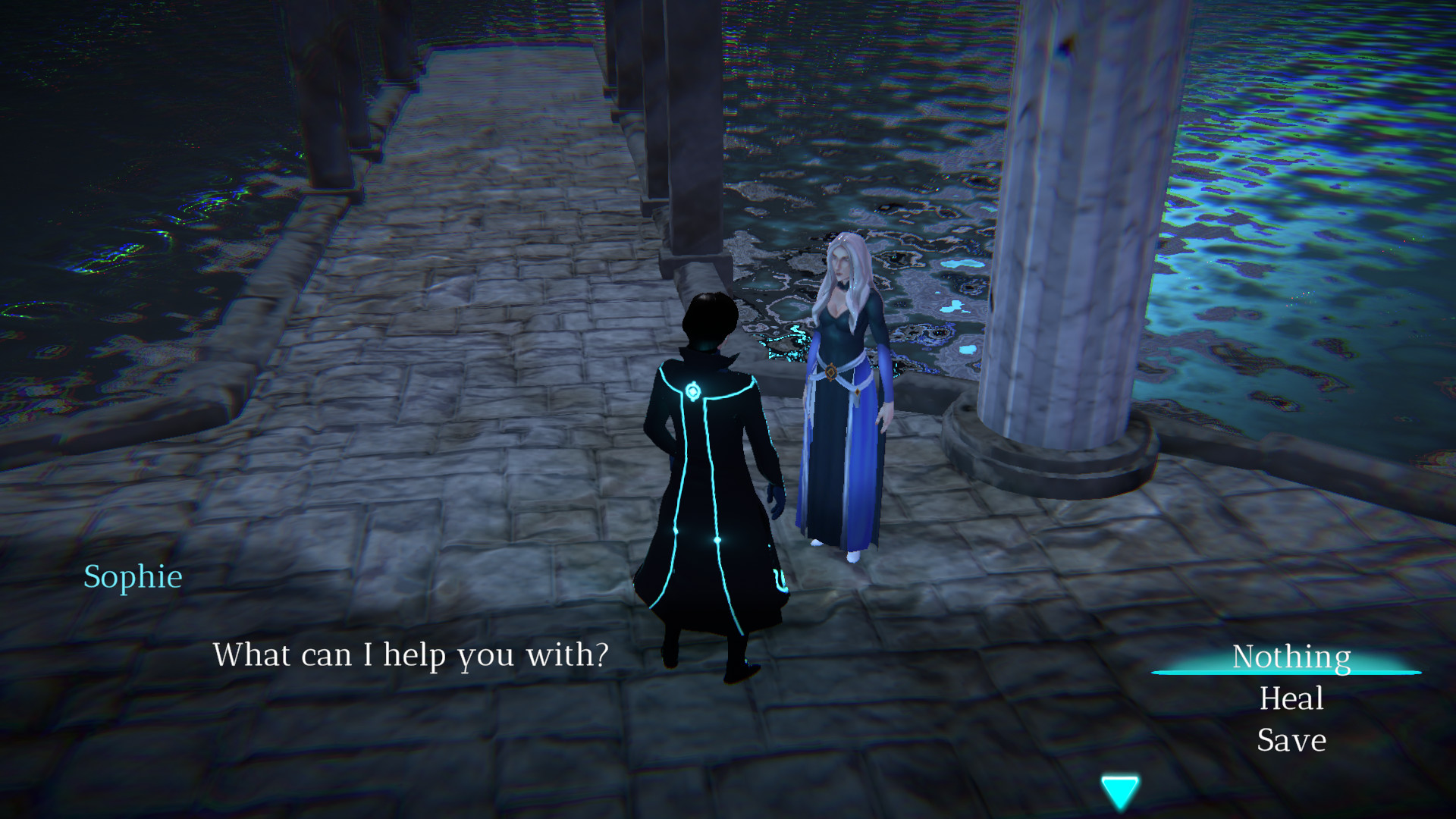This screenshot has height=819, width=1456.
Task: Click Sophie's name label in the dialogue box
Action: tap(133, 577)
